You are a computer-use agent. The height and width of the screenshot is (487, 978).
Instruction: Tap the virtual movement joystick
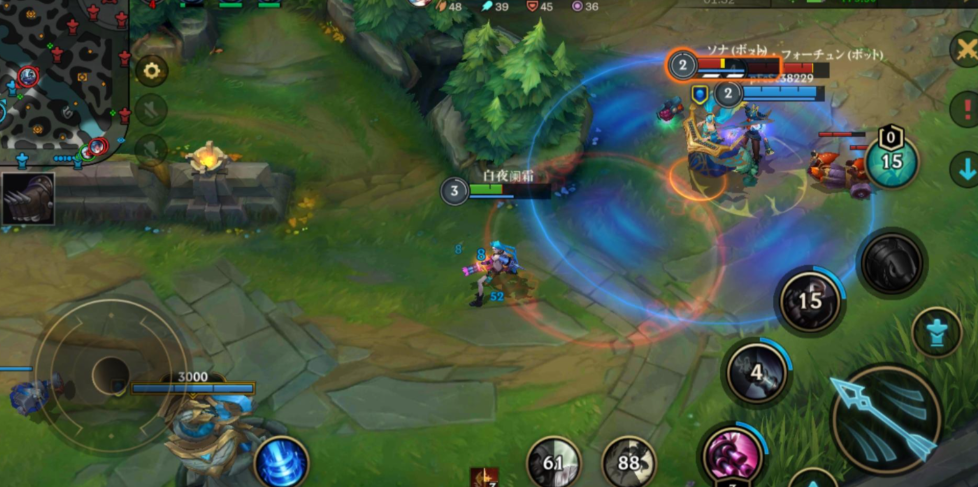110,374
